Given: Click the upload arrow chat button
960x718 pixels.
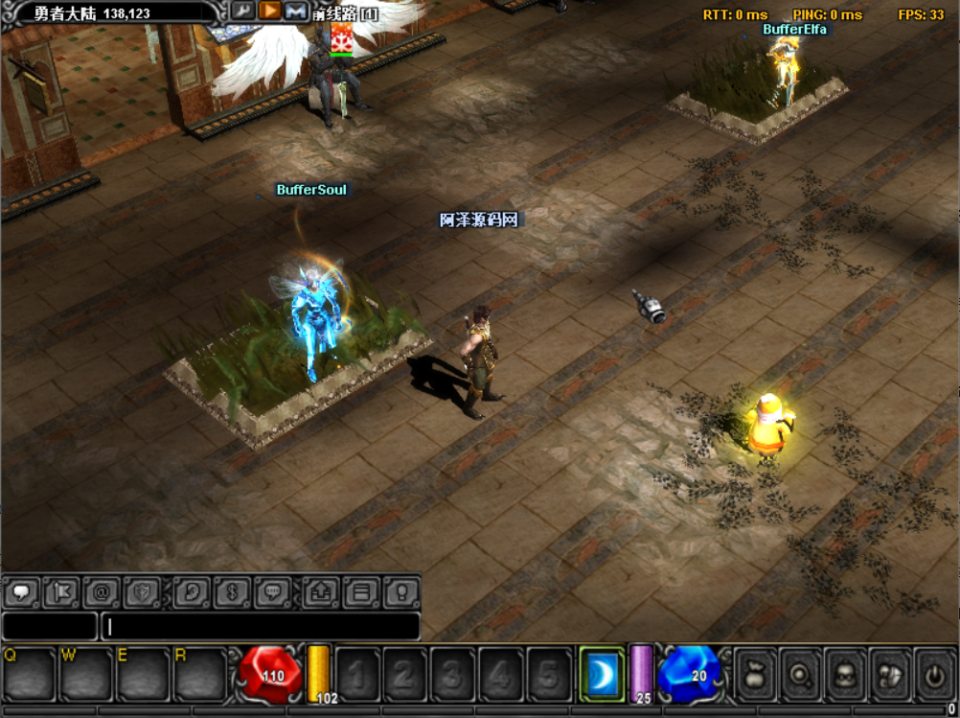Looking at the screenshot, I should [321, 592].
